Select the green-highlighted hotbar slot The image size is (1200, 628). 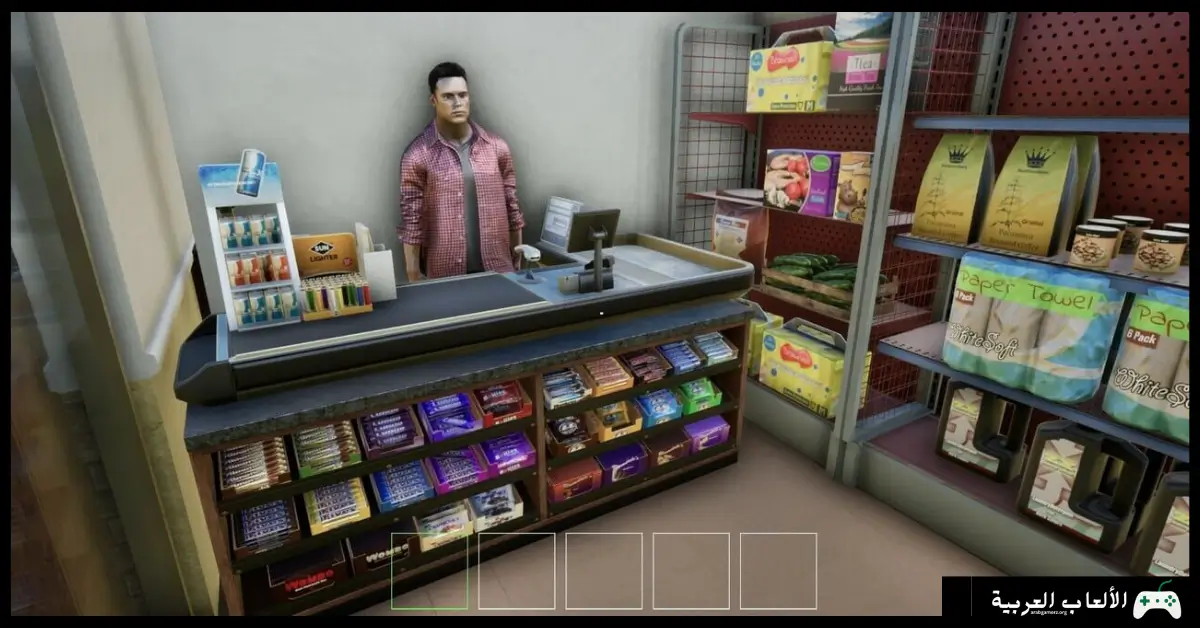(429, 571)
